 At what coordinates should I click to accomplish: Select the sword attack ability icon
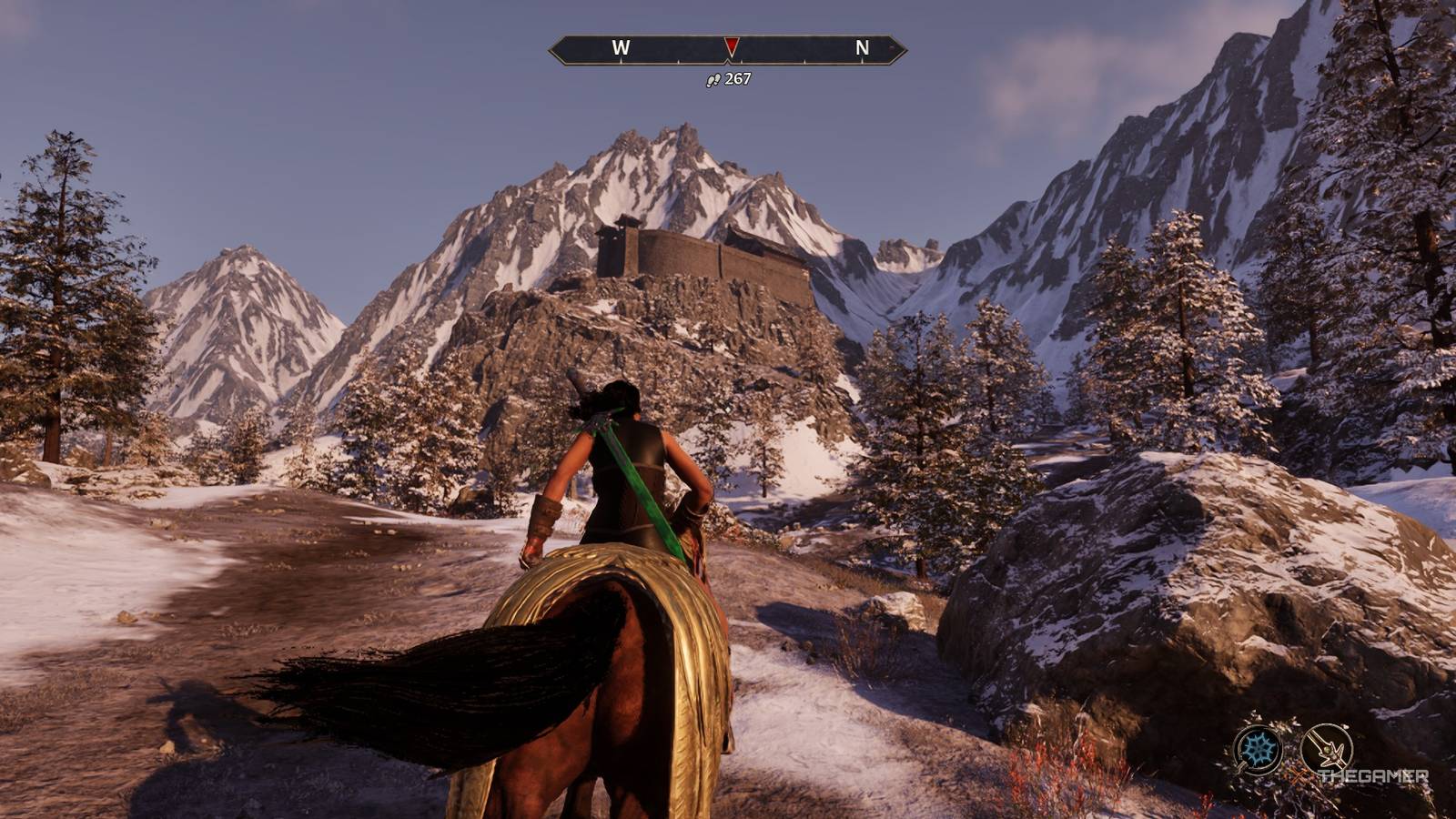pyautogui.click(x=1327, y=749)
